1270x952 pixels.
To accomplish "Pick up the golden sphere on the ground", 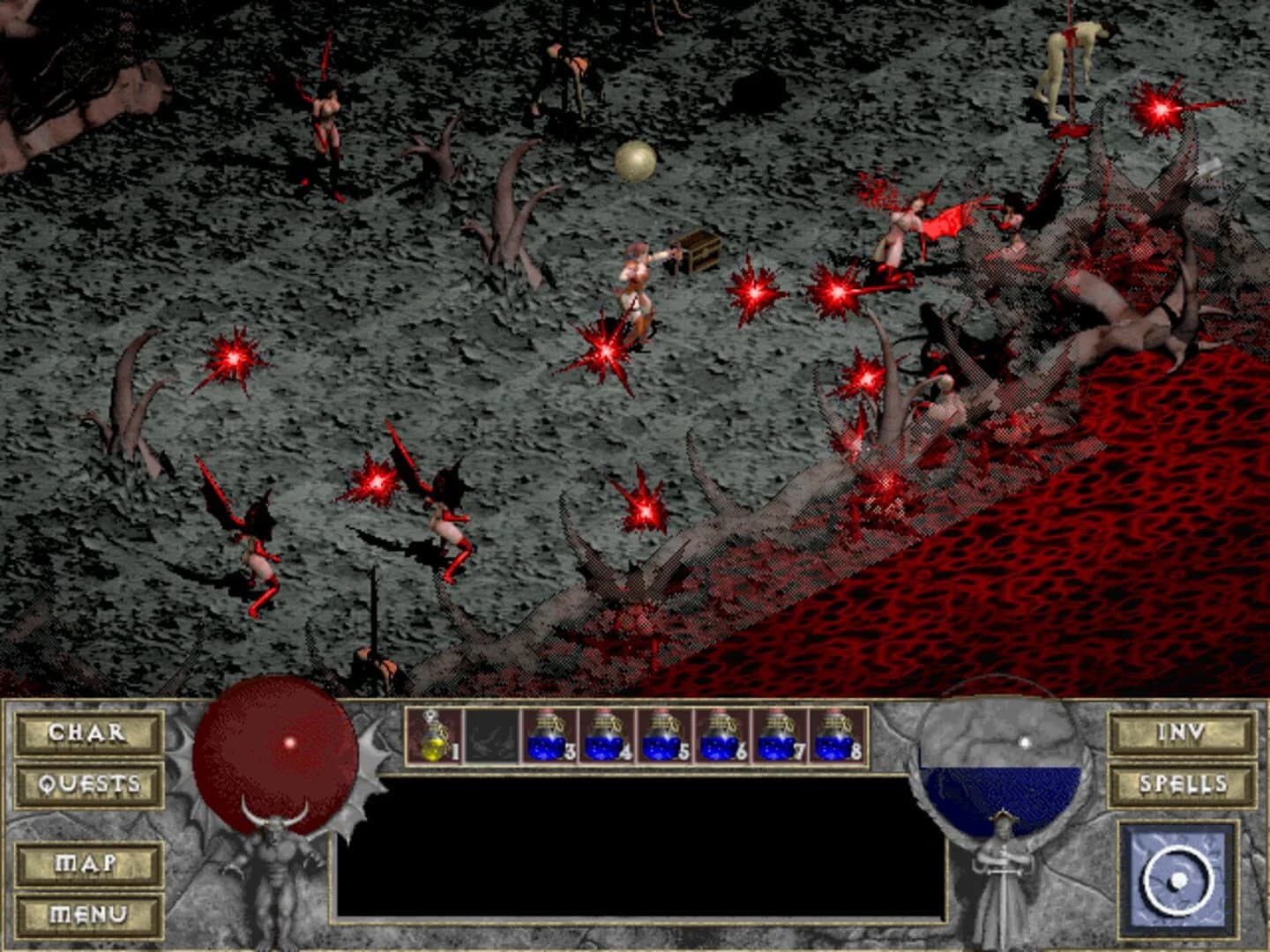I will pyautogui.click(x=635, y=160).
